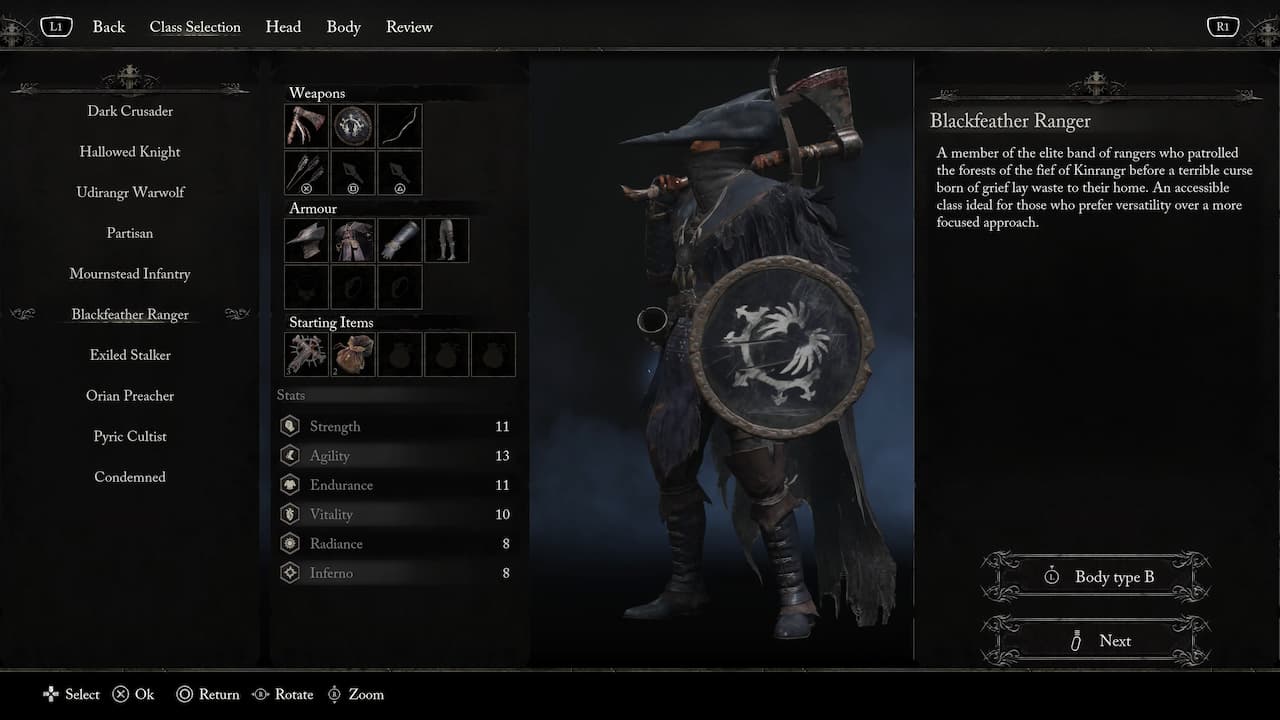Select the axe weapon icon
This screenshot has width=1280, height=720.
point(306,125)
